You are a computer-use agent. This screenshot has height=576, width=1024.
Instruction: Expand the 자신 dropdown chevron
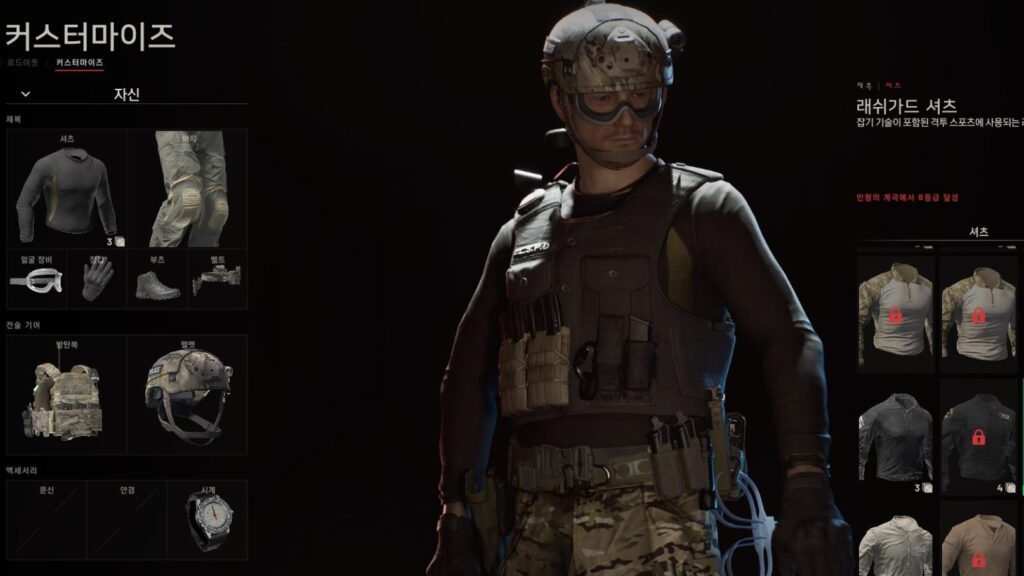[x=25, y=94]
